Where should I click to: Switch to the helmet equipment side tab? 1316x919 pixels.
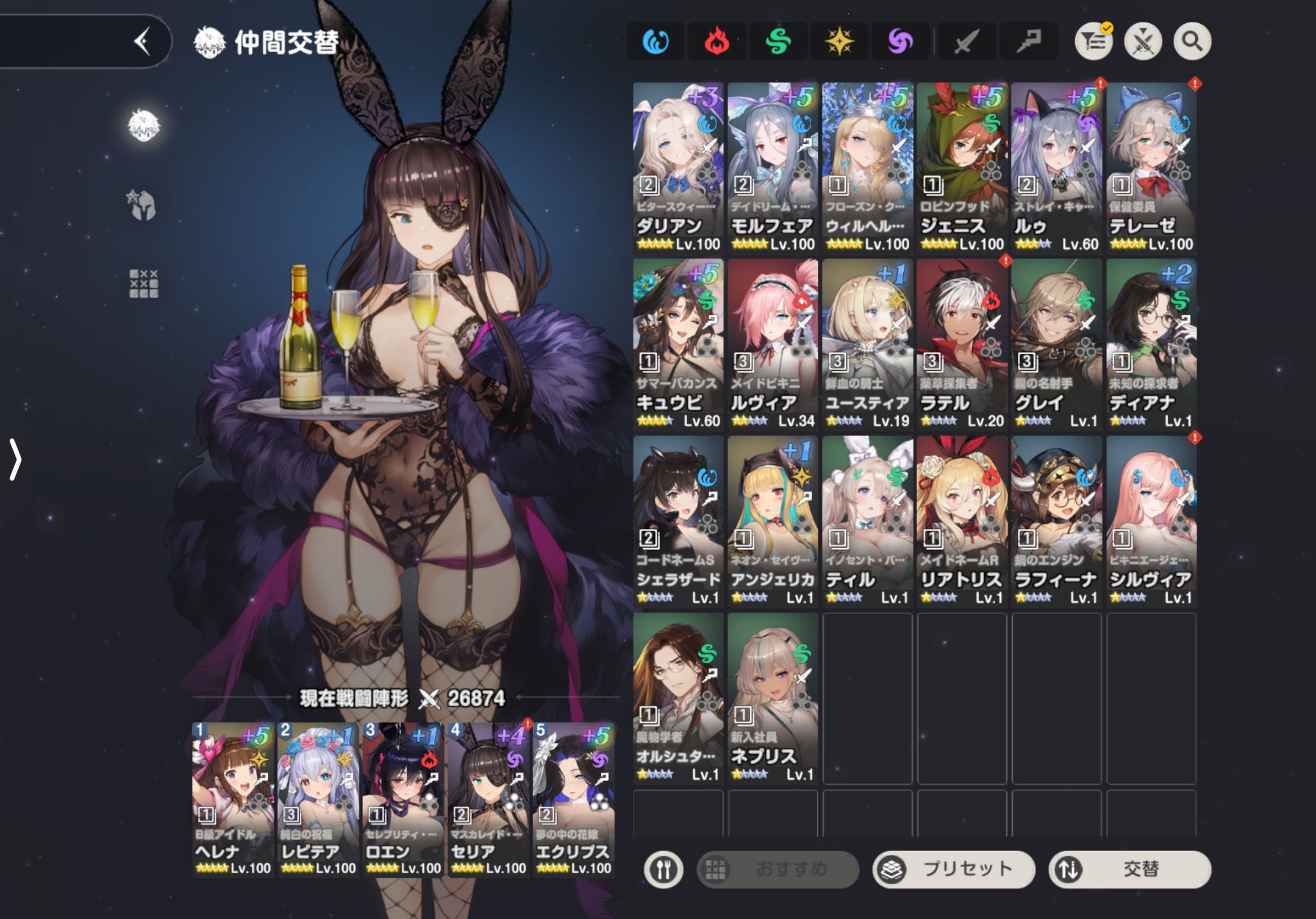click(142, 204)
